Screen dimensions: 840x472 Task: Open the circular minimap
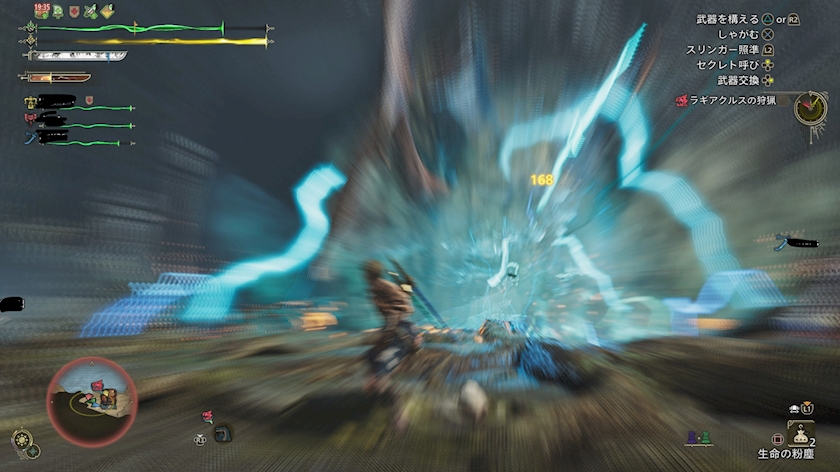pos(90,400)
